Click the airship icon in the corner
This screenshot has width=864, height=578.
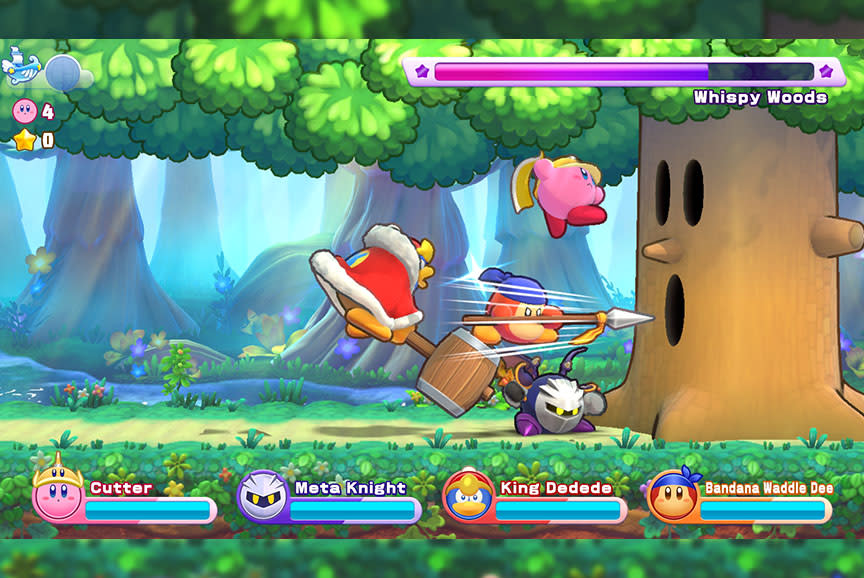tap(22, 68)
